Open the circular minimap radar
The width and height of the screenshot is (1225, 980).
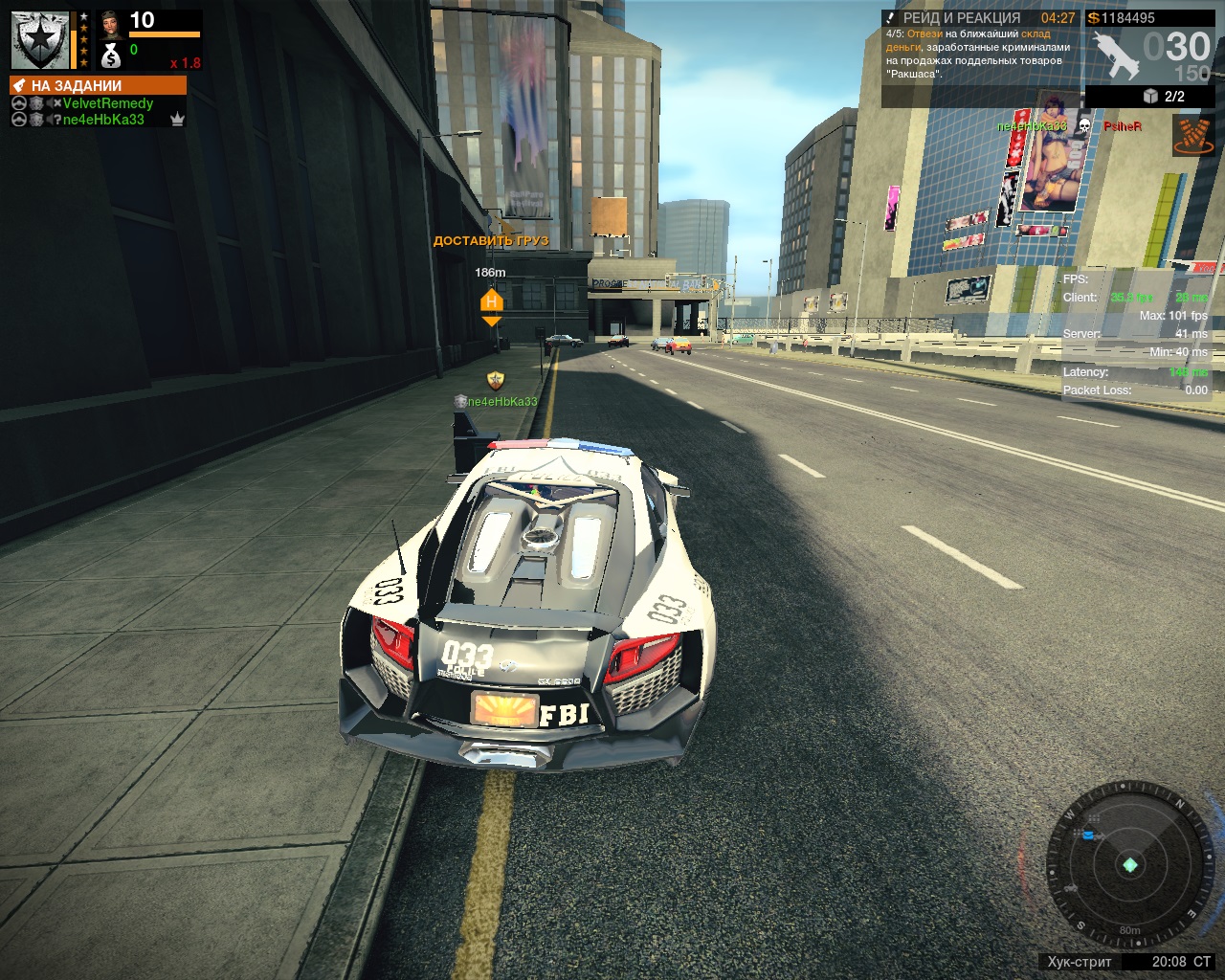coord(1129,866)
